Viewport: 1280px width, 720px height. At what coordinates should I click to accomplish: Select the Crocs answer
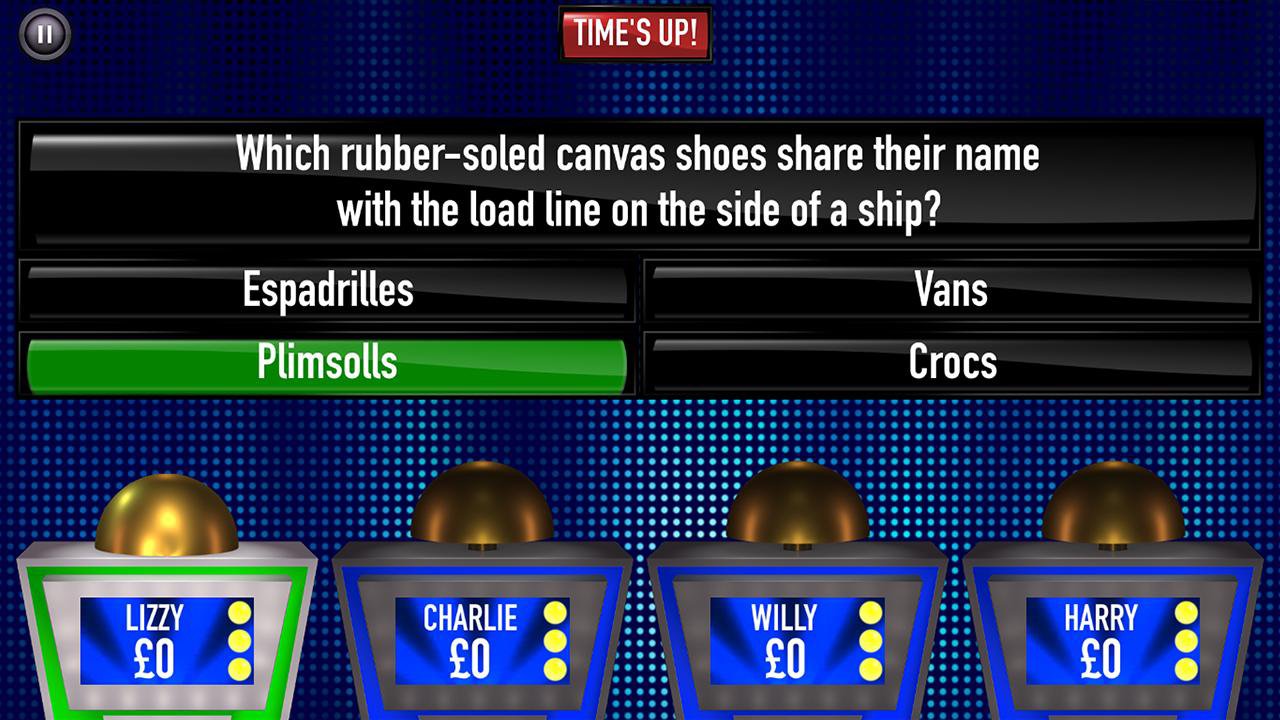pyautogui.click(x=950, y=363)
